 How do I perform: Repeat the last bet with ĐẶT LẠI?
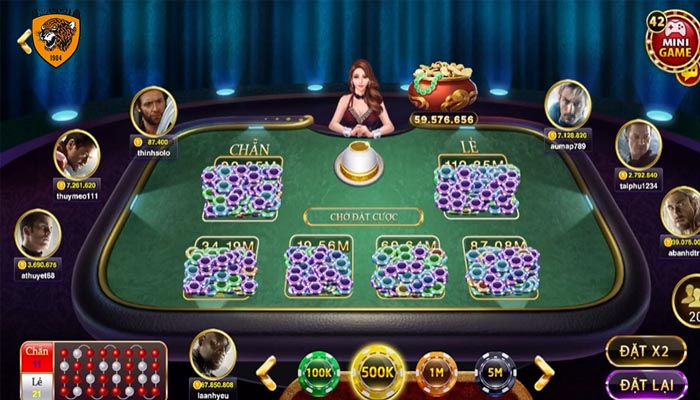(x=645, y=384)
